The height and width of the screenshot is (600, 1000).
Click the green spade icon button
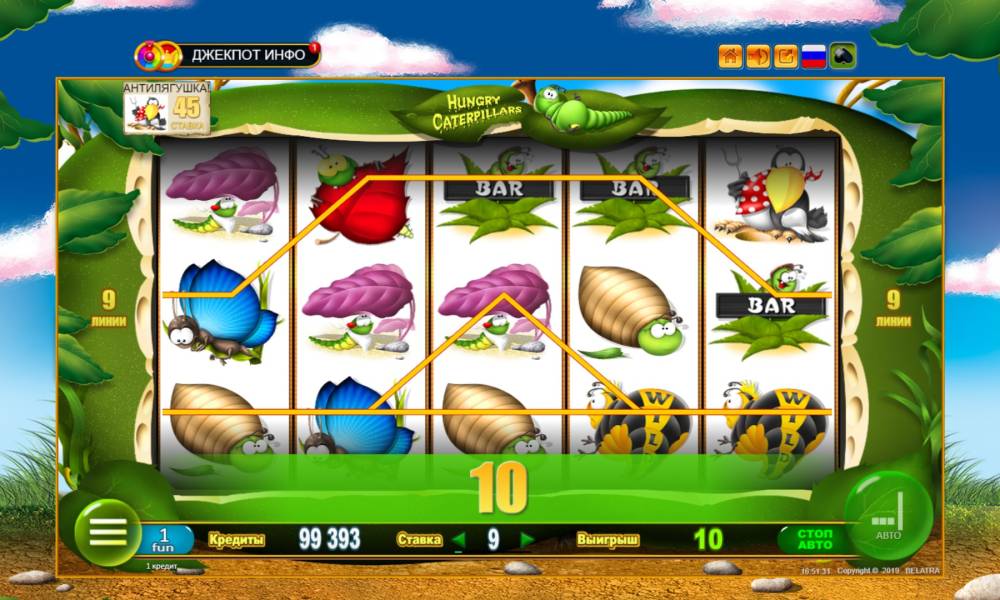(843, 56)
